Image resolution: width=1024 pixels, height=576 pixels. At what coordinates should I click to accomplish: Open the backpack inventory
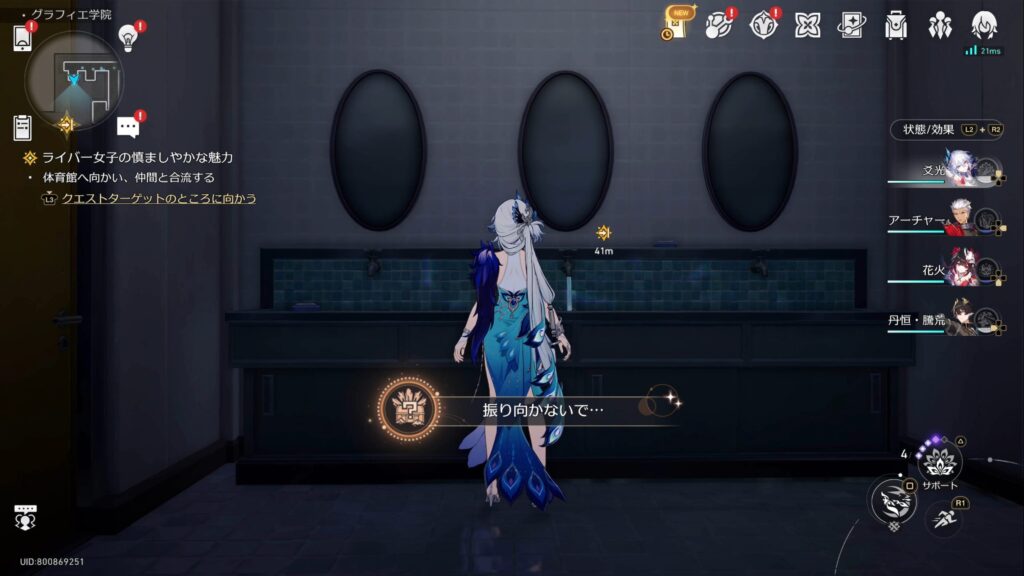click(895, 25)
